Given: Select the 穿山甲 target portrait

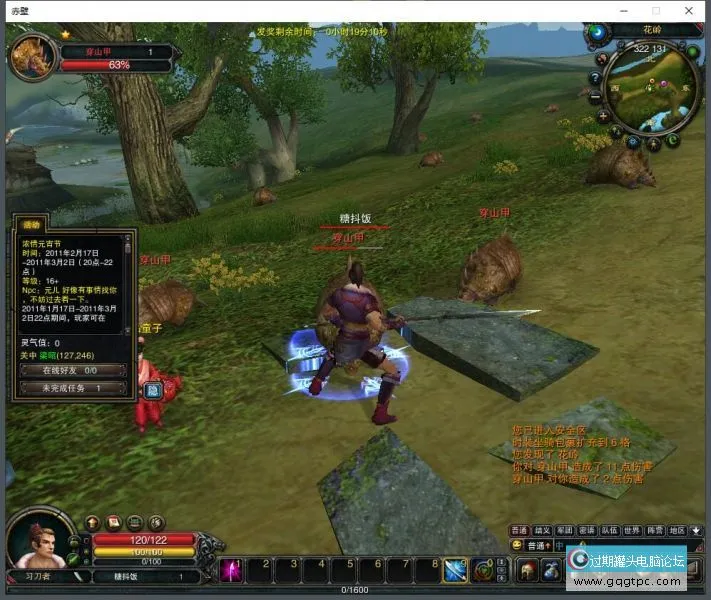Looking at the screenshot, I should (32, 56).
